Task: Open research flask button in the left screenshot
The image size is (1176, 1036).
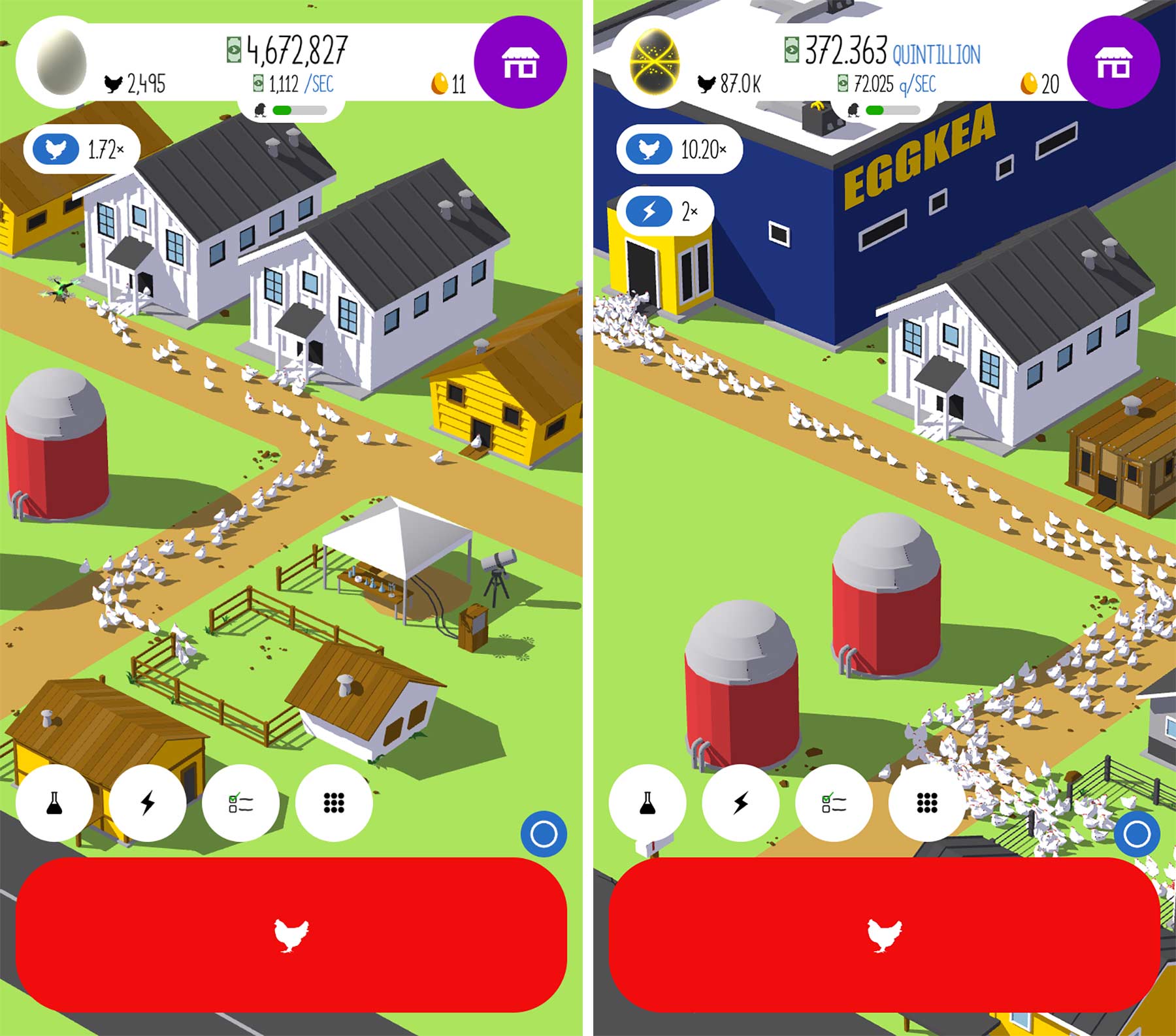Action: pos(54,803)
